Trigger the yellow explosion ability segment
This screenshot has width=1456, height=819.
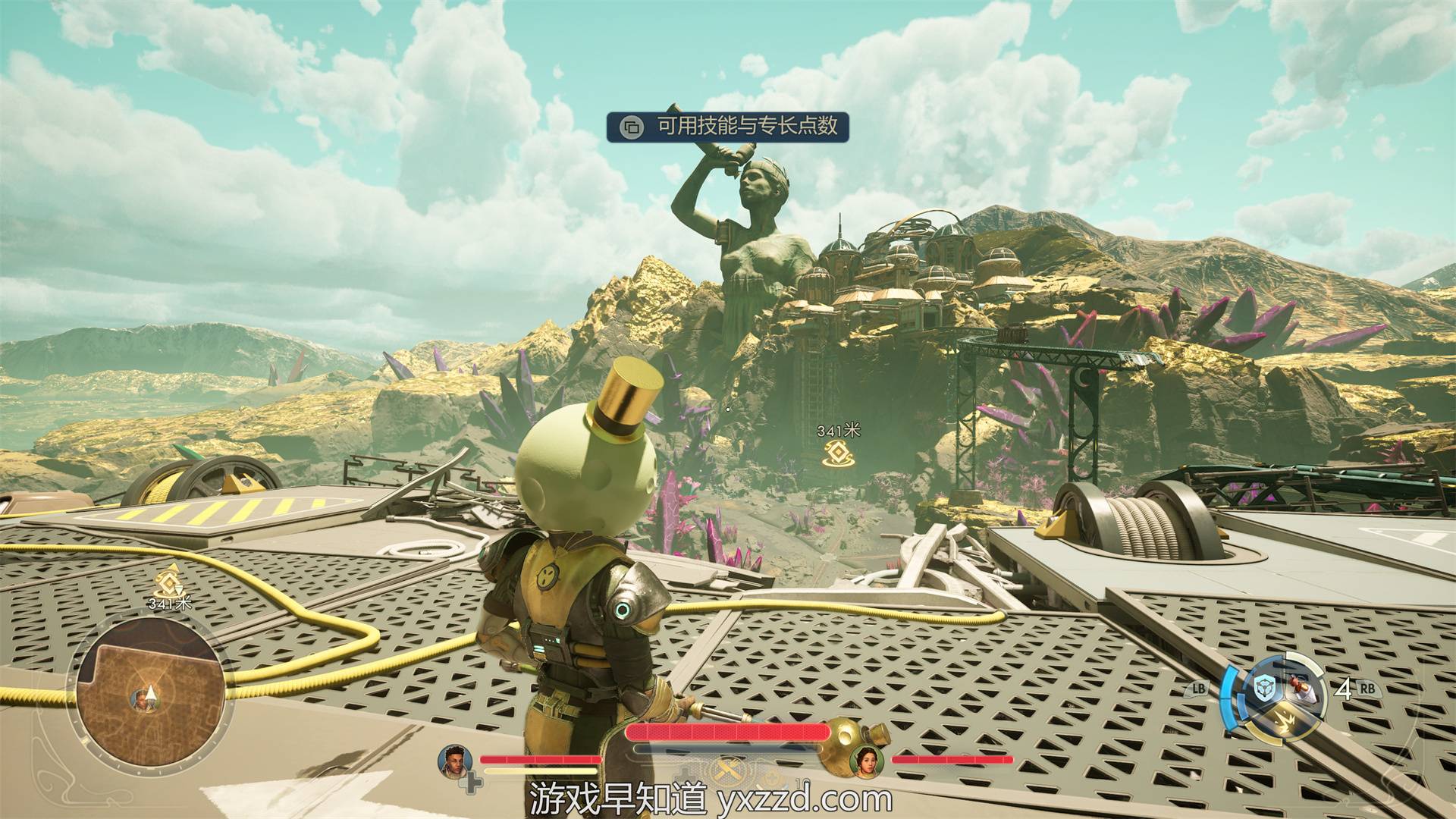[x=1283, y=722]
